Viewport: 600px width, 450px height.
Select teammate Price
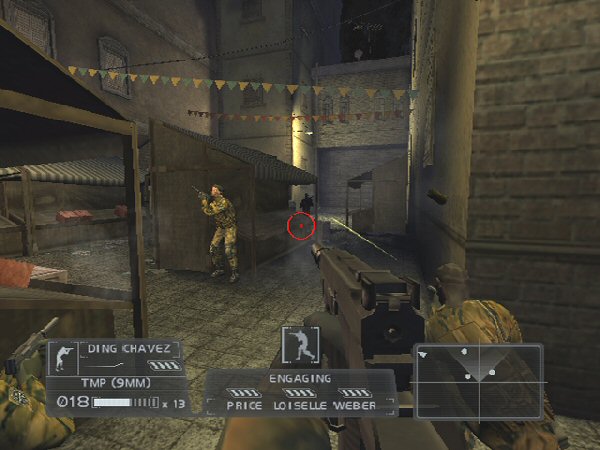(244, 407)
